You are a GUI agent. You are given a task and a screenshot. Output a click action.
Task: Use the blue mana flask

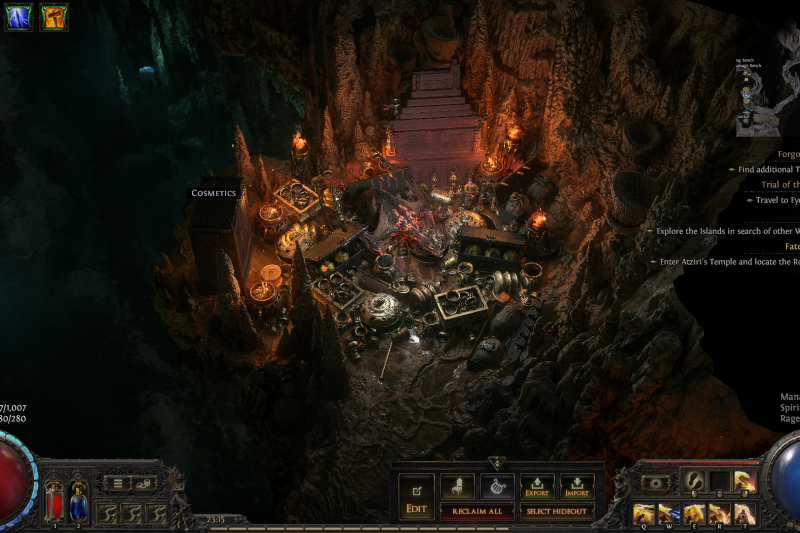click(x=78, y=500)
